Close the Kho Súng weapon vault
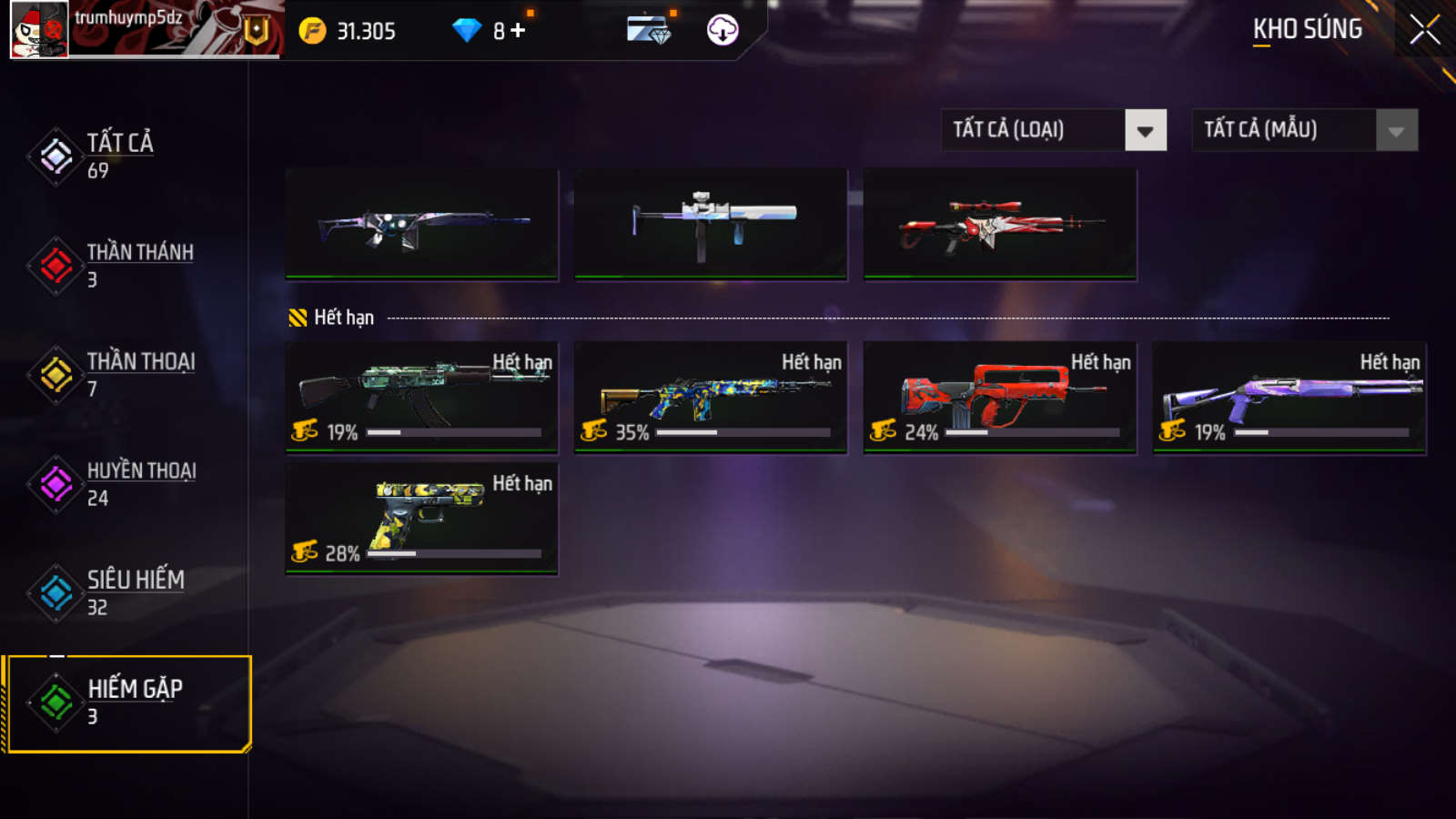 coord(1424,30)
